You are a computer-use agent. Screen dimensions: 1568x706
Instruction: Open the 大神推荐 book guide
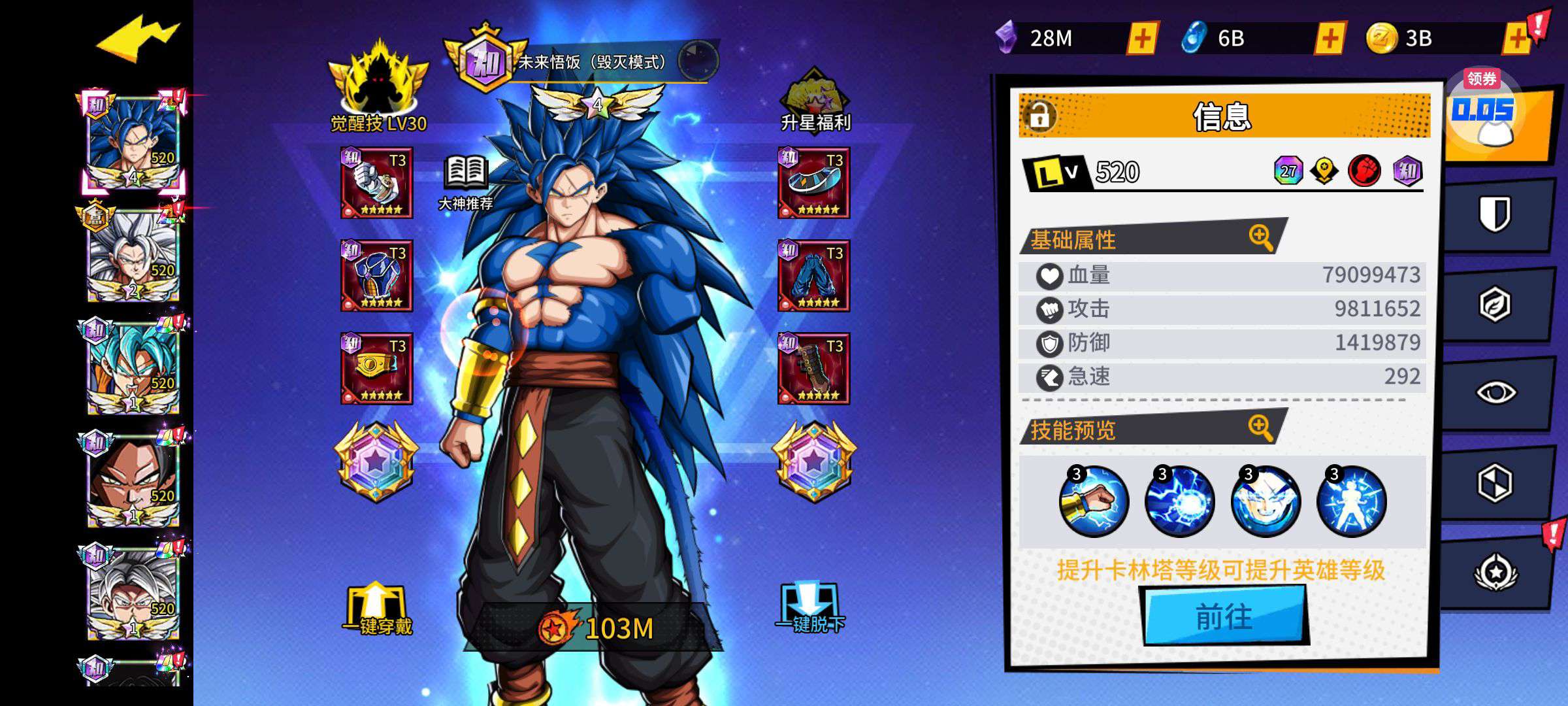(465, 183)
